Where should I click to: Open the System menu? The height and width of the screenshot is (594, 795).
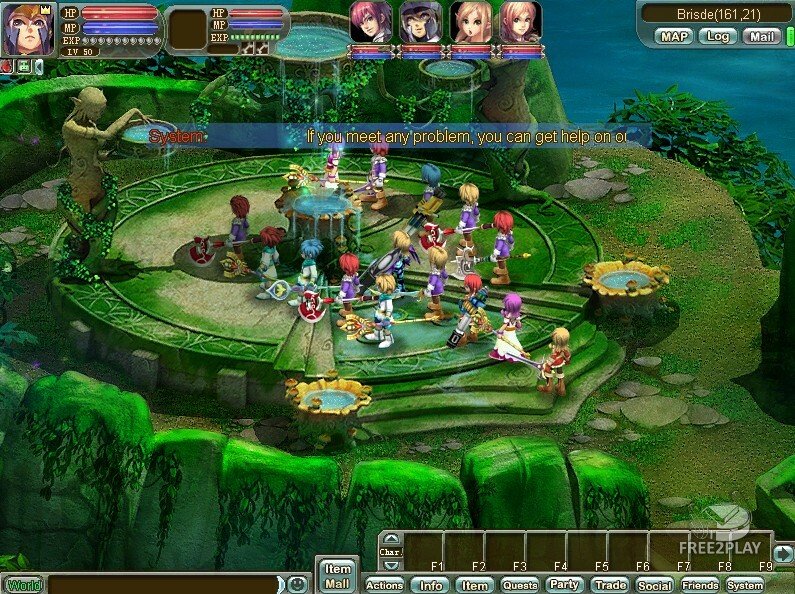[x=745, y=585]
